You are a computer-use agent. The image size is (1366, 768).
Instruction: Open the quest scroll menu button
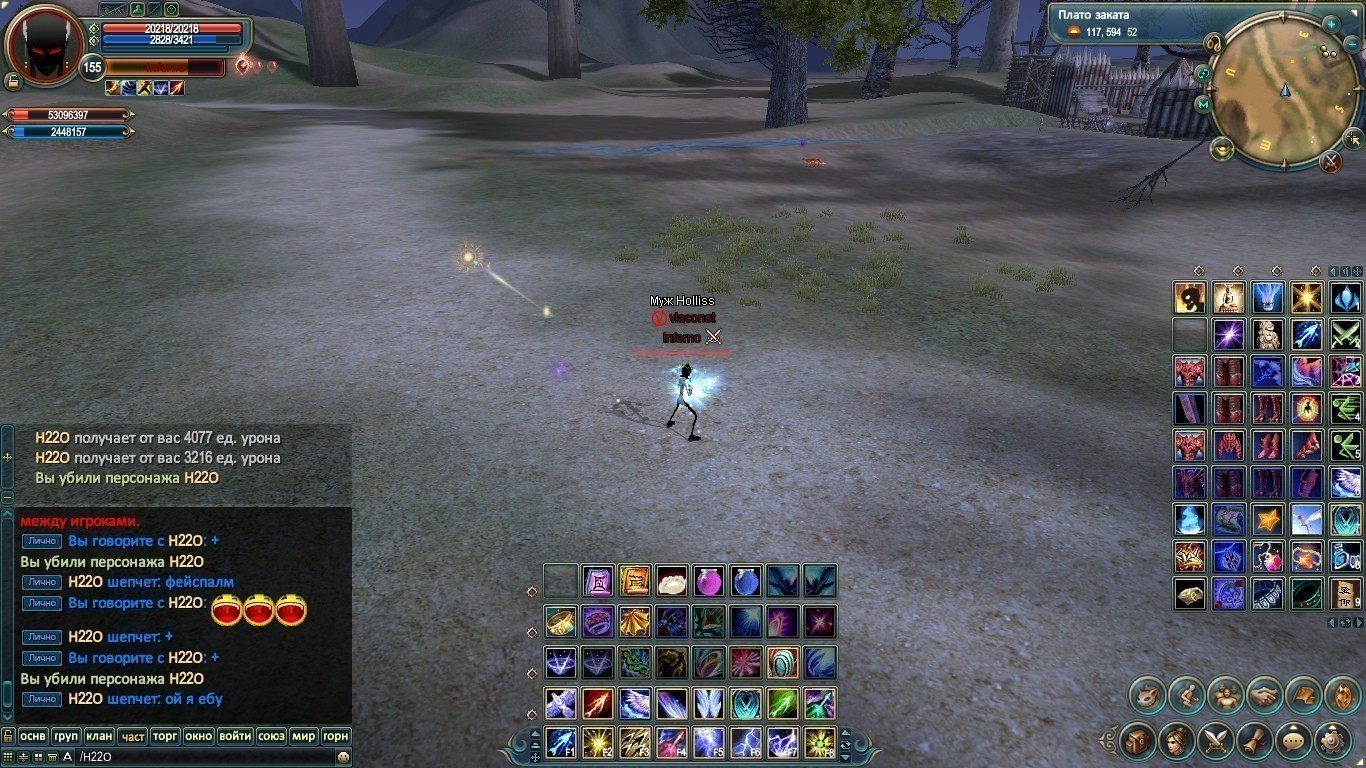click(1255, 741)
